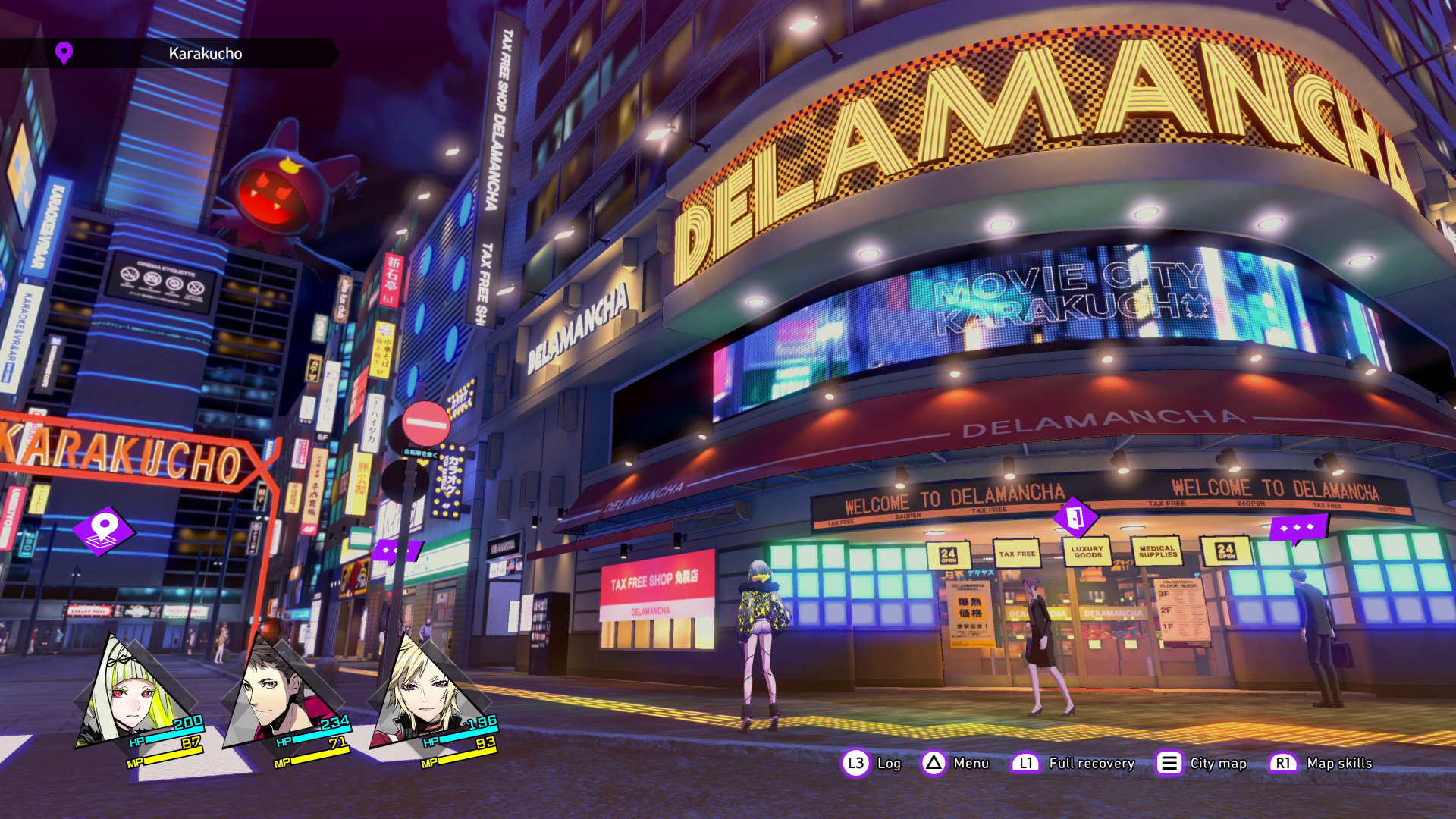Choose the Full recovery option
The width and height of the screenshot is (1456, 819).
(x=1075, y=763)
